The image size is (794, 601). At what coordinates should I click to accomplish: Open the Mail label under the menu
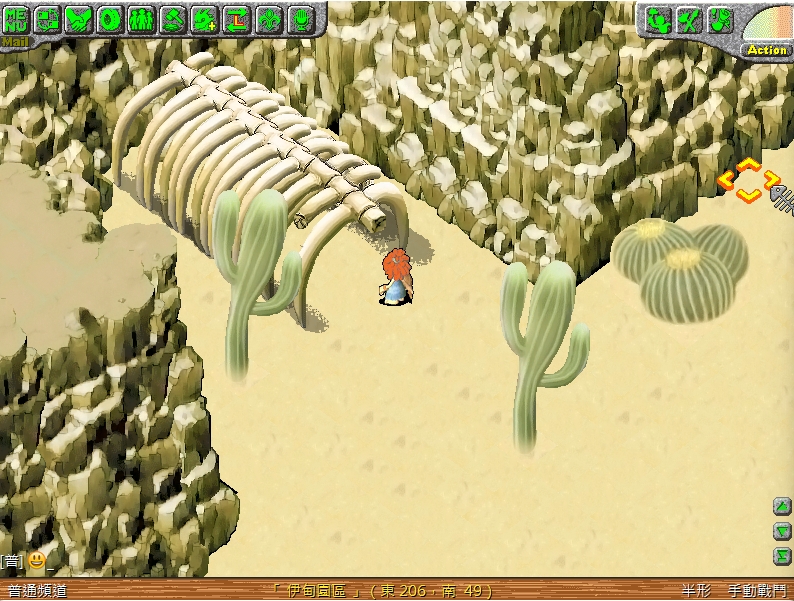[x=15, y=42]
